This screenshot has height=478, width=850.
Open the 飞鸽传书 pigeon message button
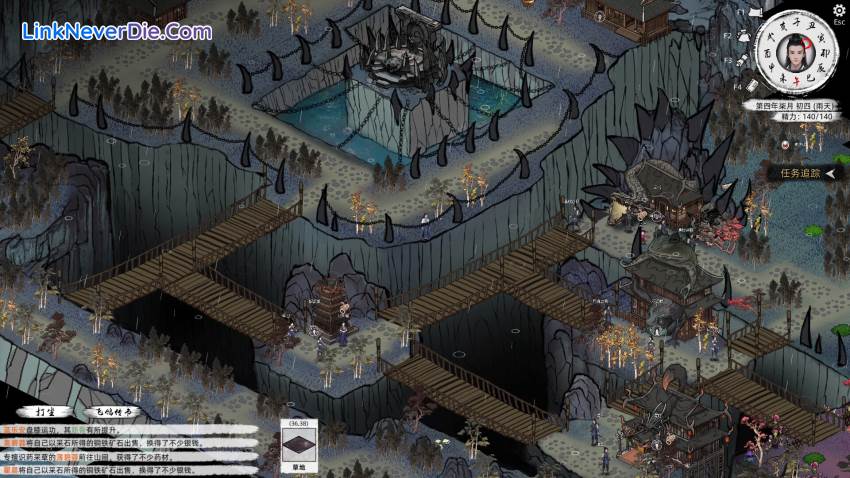(116, 411)
